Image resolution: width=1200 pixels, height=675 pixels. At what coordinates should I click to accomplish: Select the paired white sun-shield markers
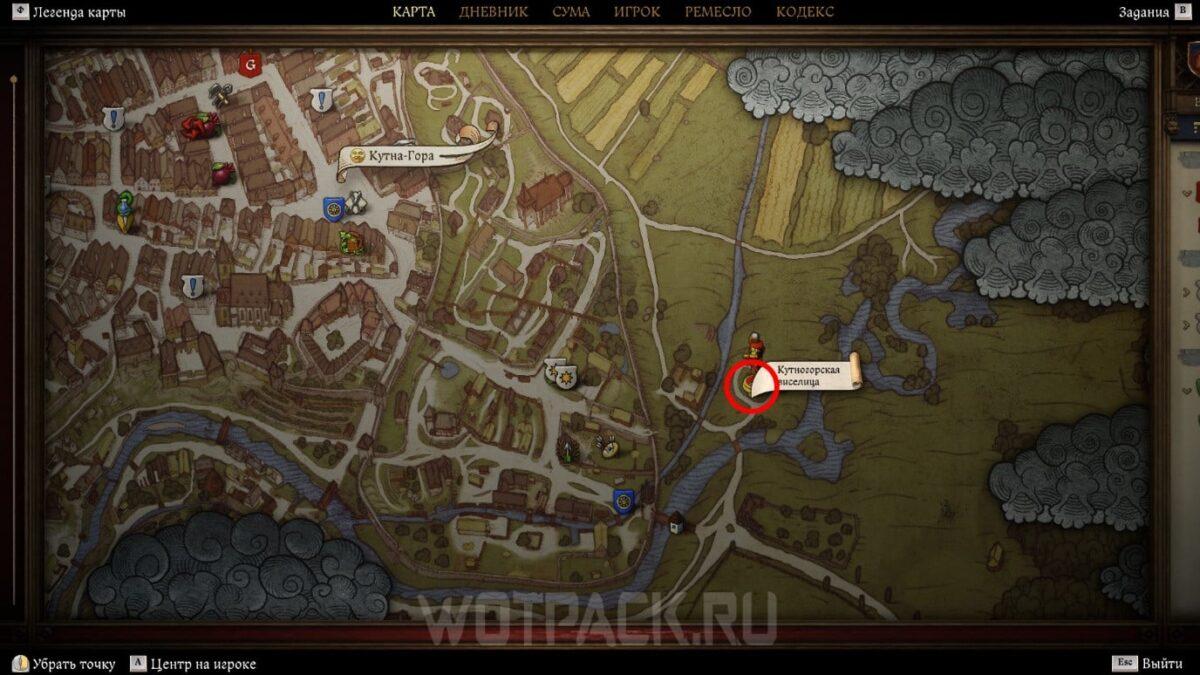(560, 375)
